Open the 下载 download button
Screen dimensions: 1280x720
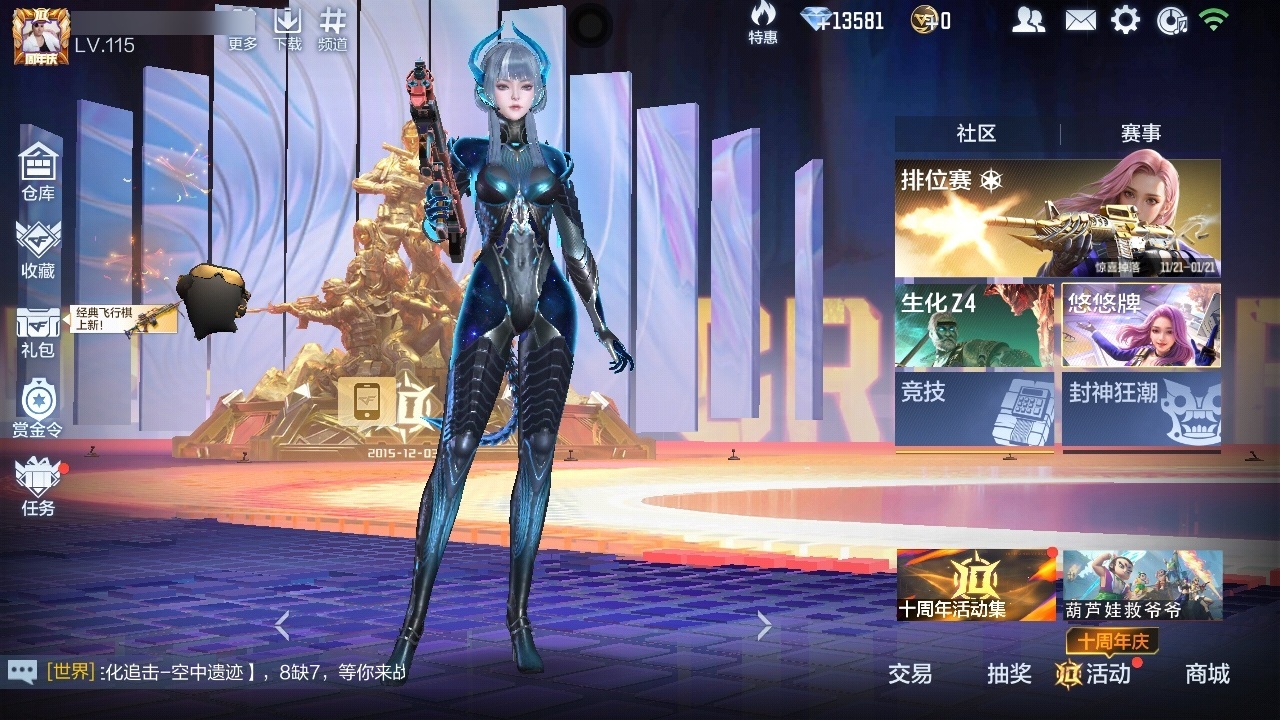pyautogui.click(x=288, y=28)
